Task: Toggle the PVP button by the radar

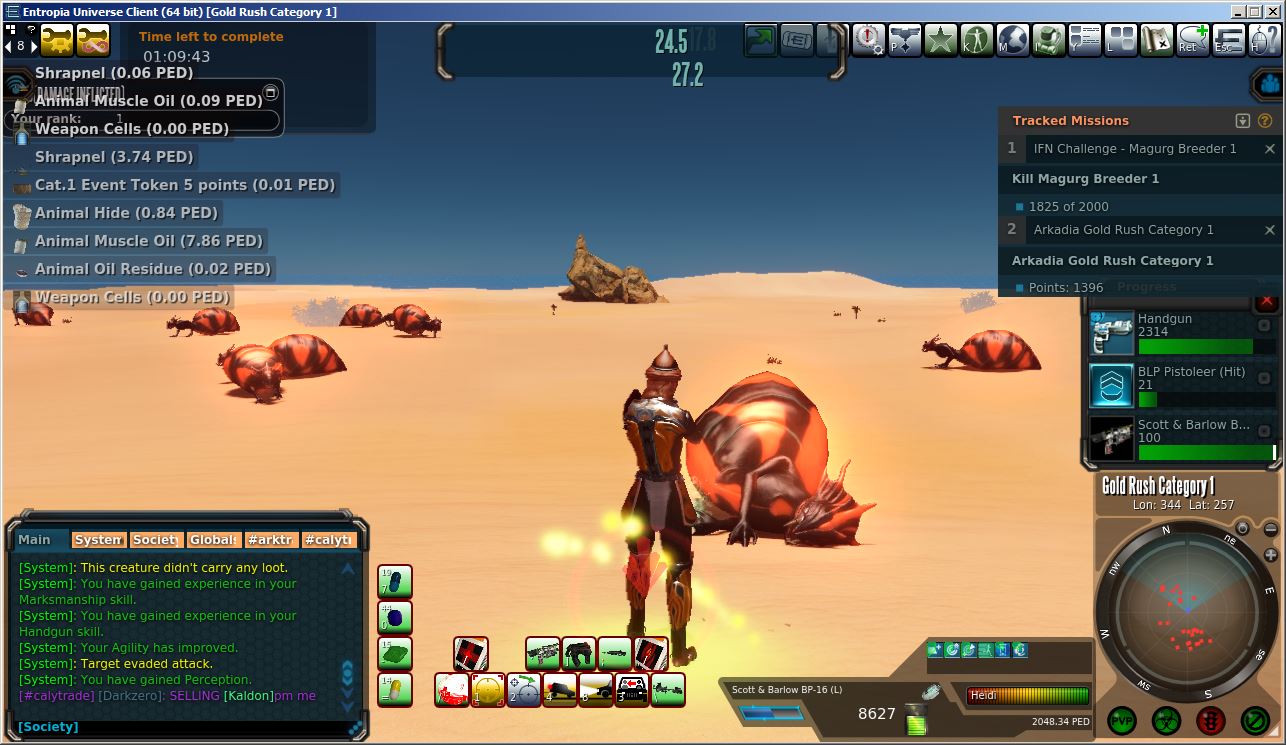Action: 1122,720
